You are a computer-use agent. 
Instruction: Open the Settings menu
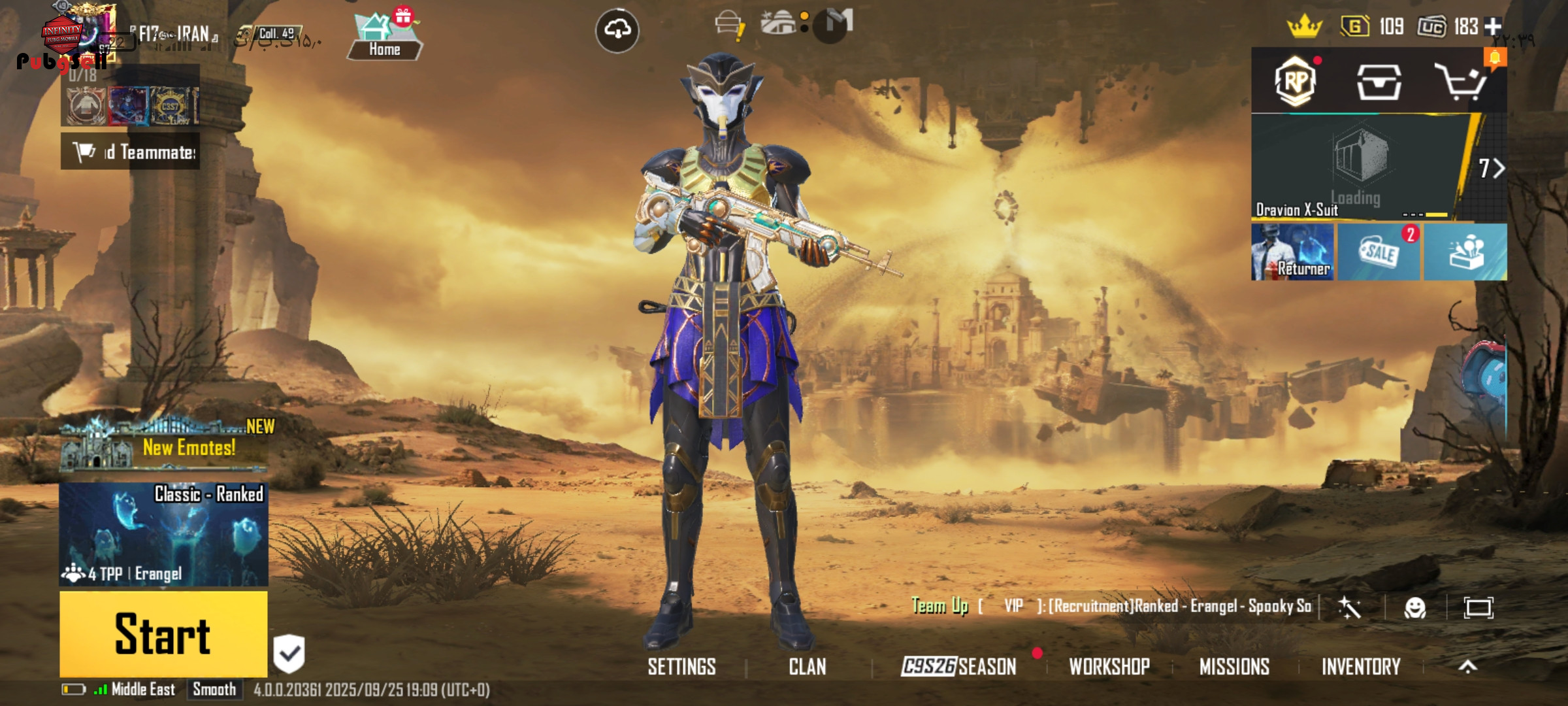681,667
